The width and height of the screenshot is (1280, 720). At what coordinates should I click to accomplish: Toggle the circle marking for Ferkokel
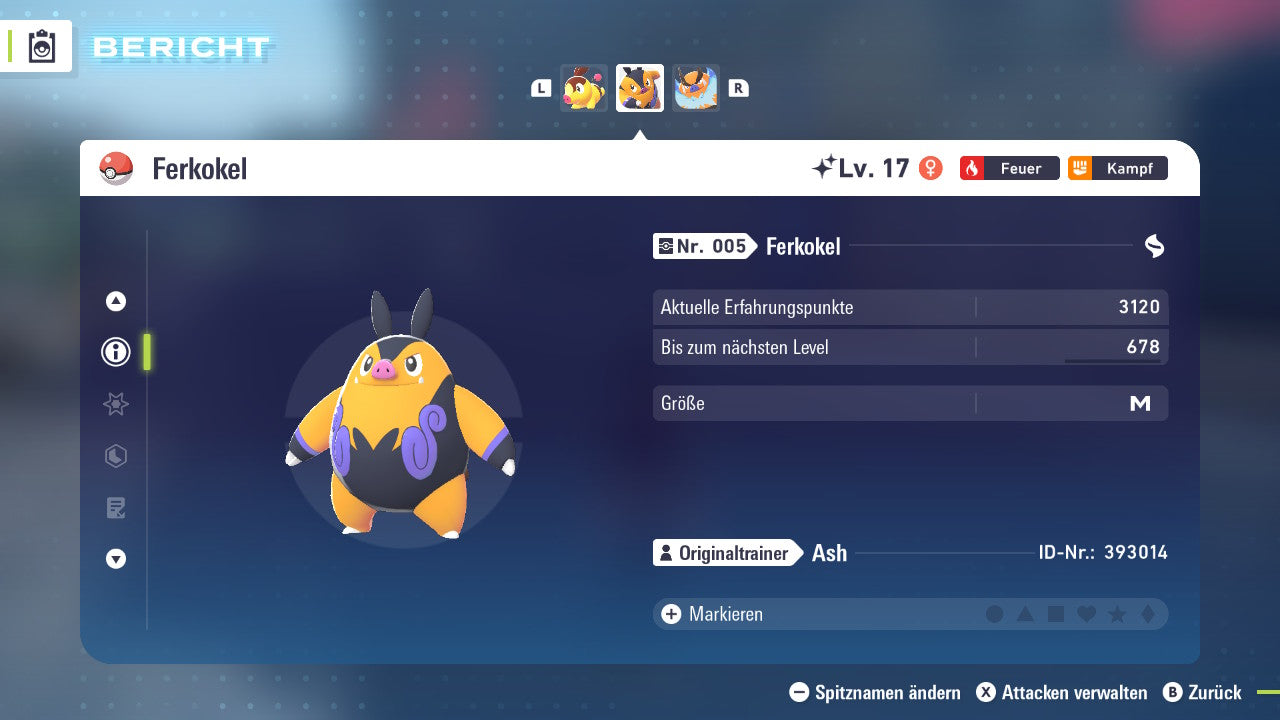[x=995, y=614]
